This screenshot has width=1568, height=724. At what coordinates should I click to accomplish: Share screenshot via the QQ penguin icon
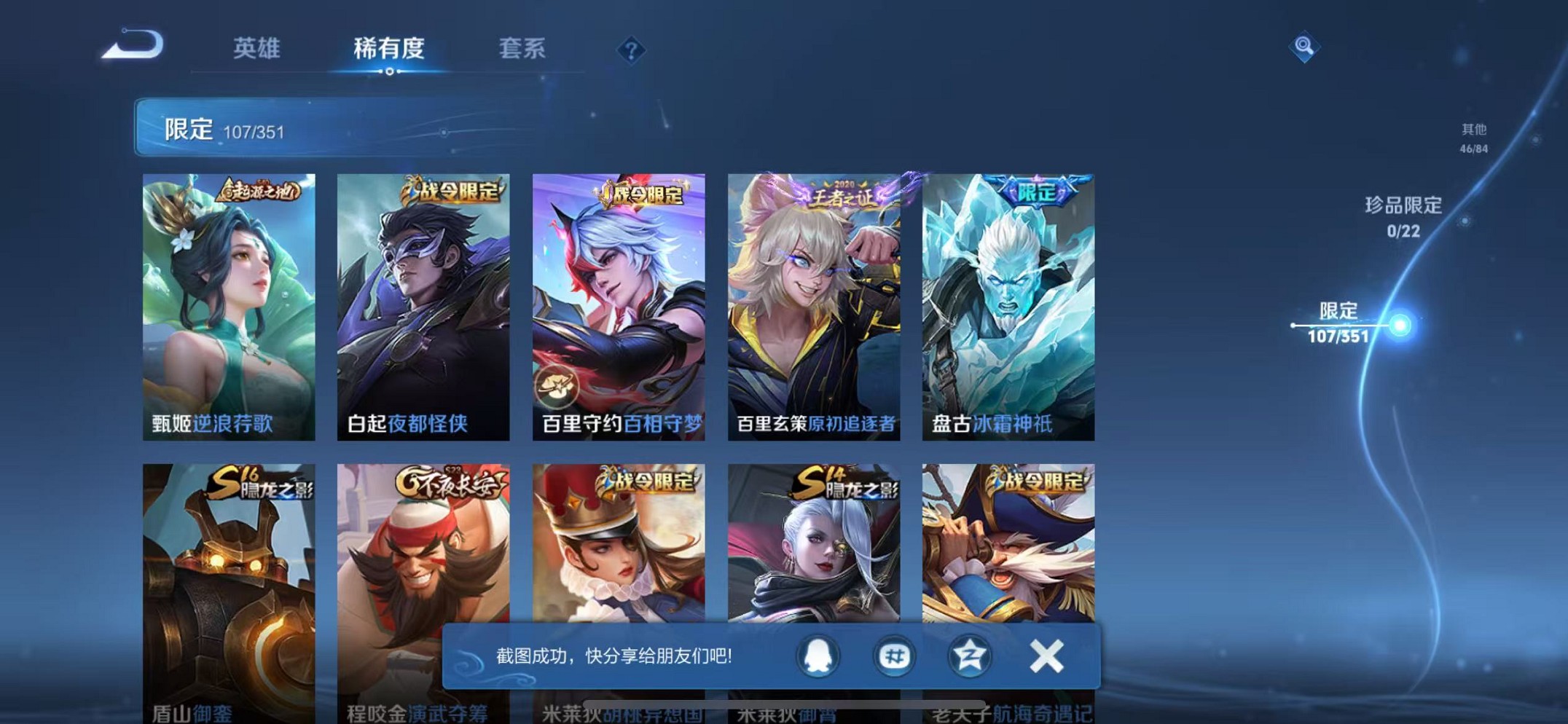tap(818, 656)
